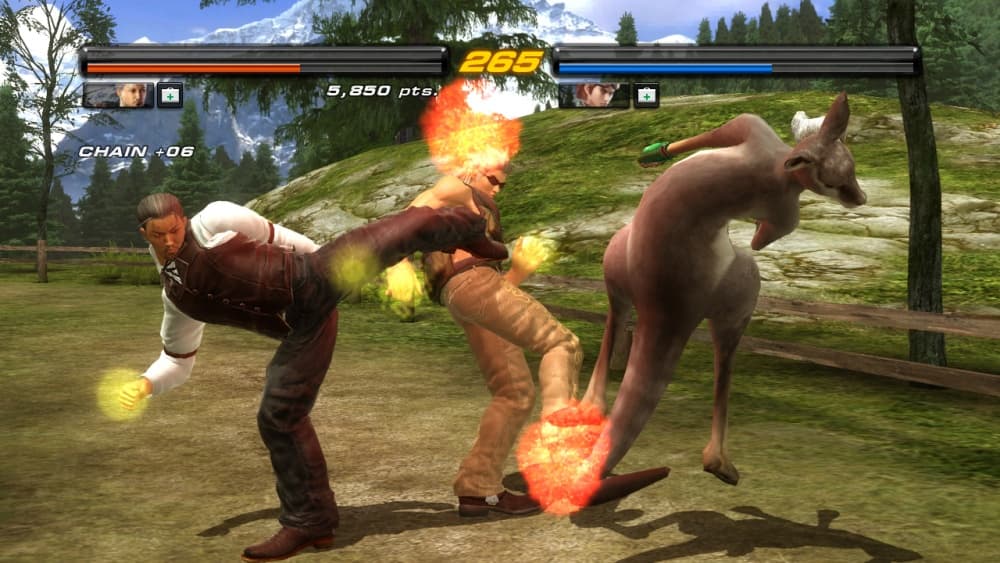Select the left player's character portrait
This screenshot has width=1000, height=563.
118,95
